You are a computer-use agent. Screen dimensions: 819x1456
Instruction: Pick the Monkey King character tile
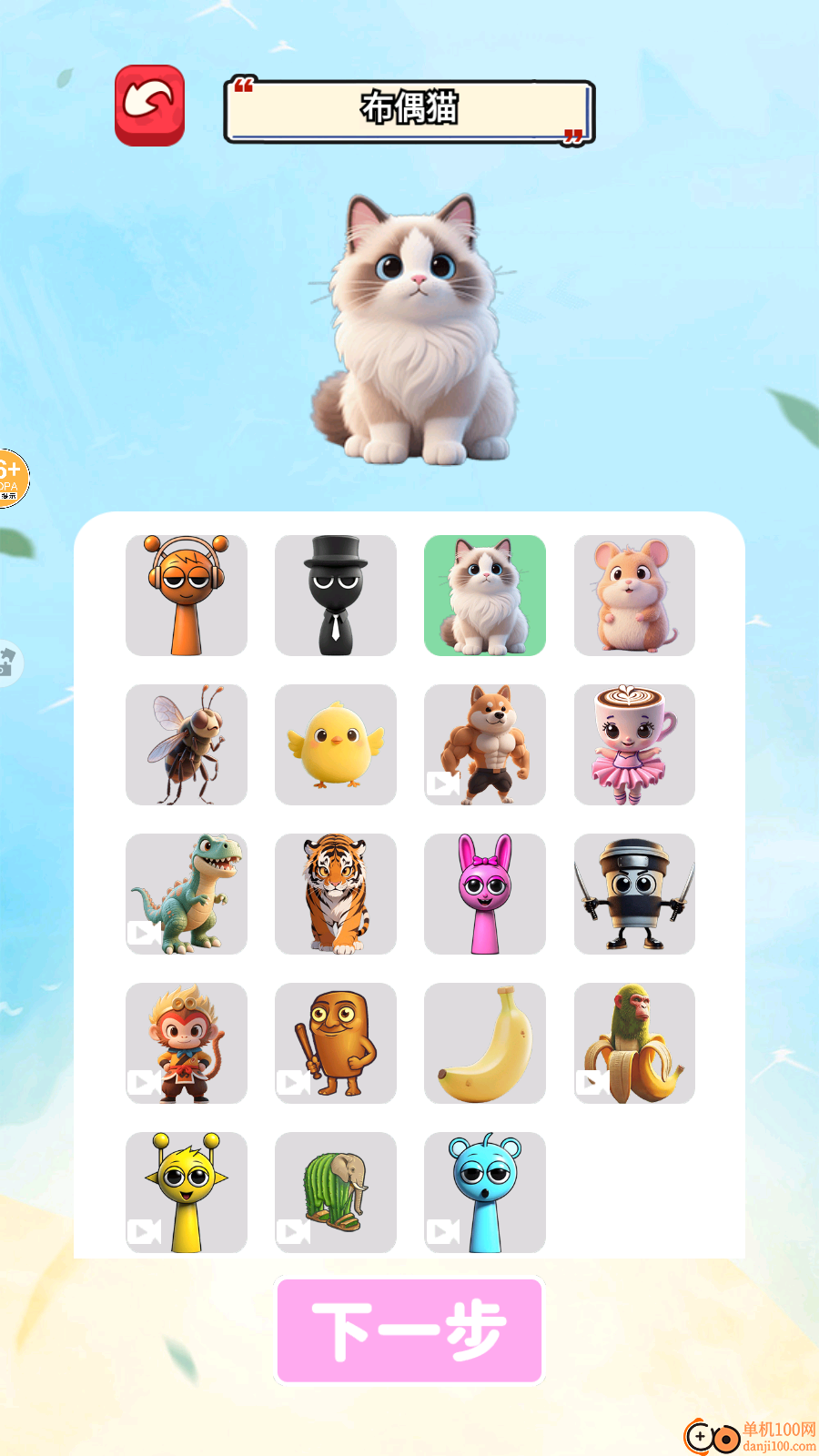(187, 1043)
